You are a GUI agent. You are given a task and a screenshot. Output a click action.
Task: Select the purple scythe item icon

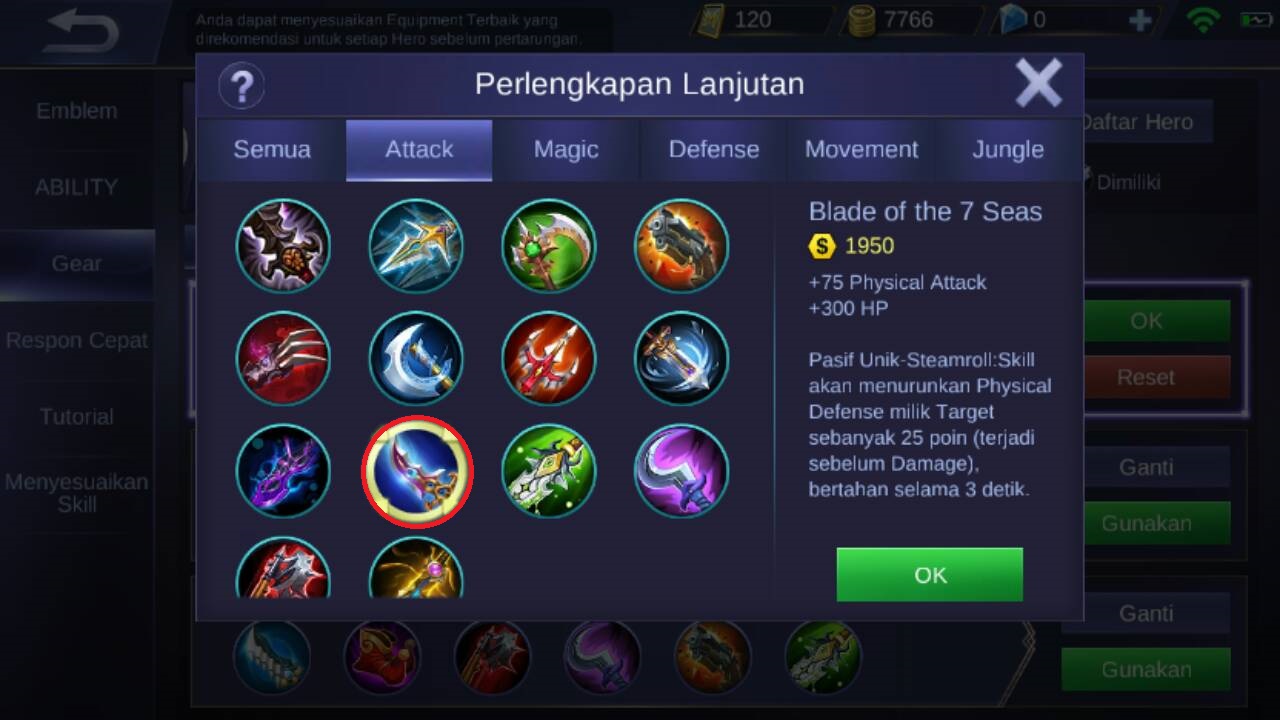682,471
